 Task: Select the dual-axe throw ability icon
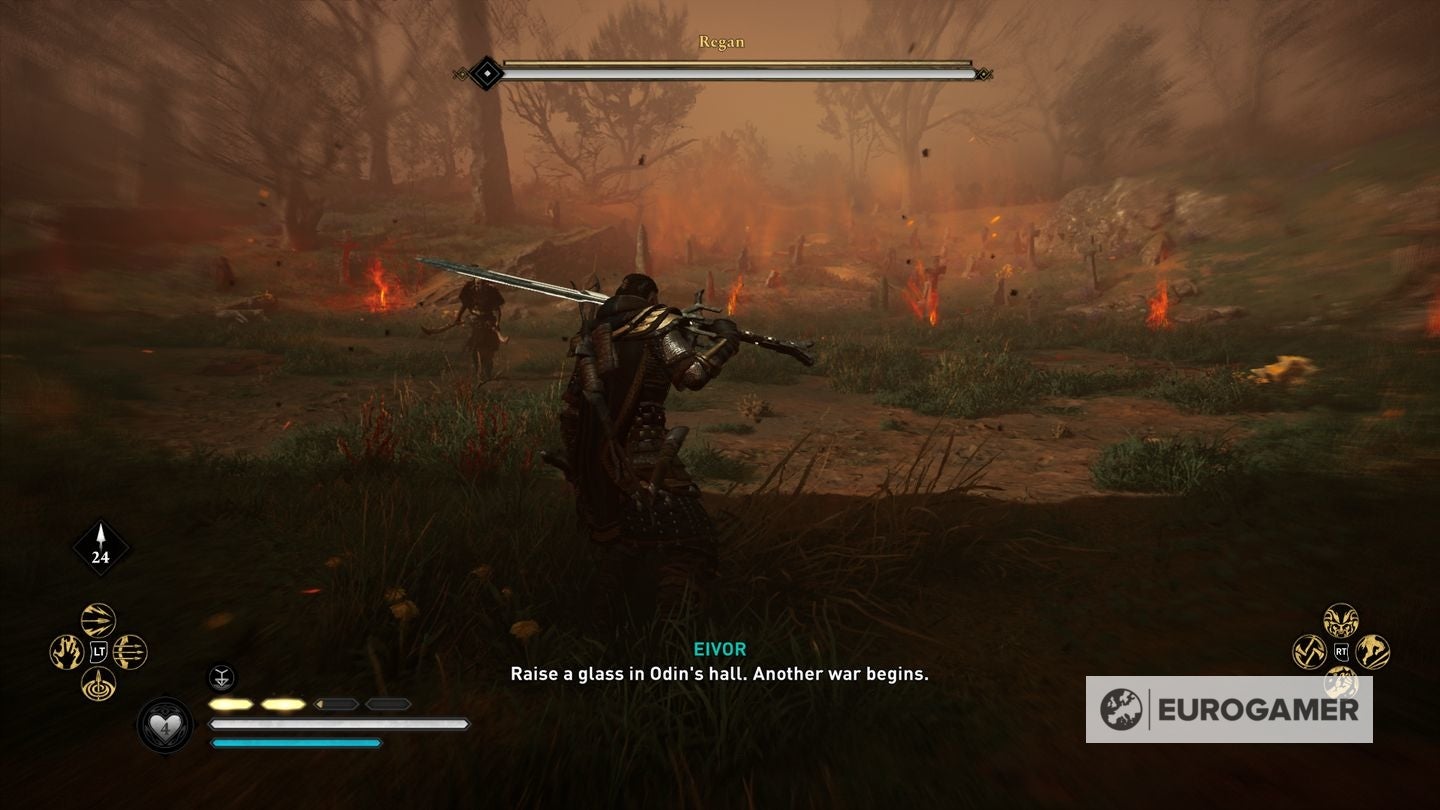tap(1308, 651)
